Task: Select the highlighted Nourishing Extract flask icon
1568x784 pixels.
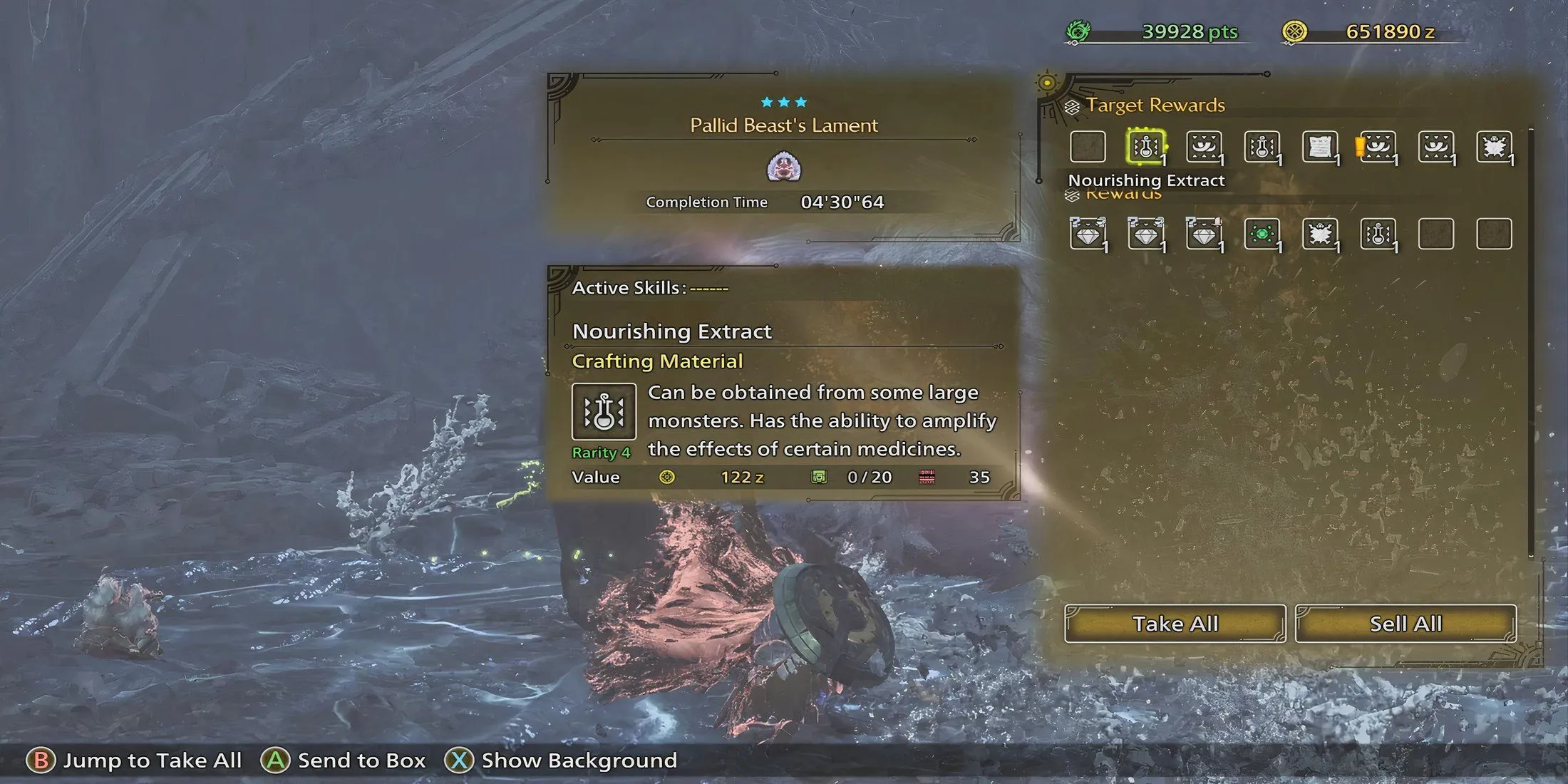Action: pos(1147,146)
